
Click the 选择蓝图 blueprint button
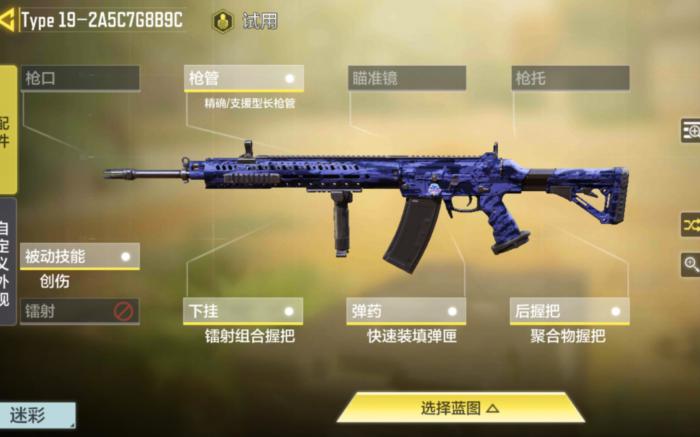tap(460, 407)
